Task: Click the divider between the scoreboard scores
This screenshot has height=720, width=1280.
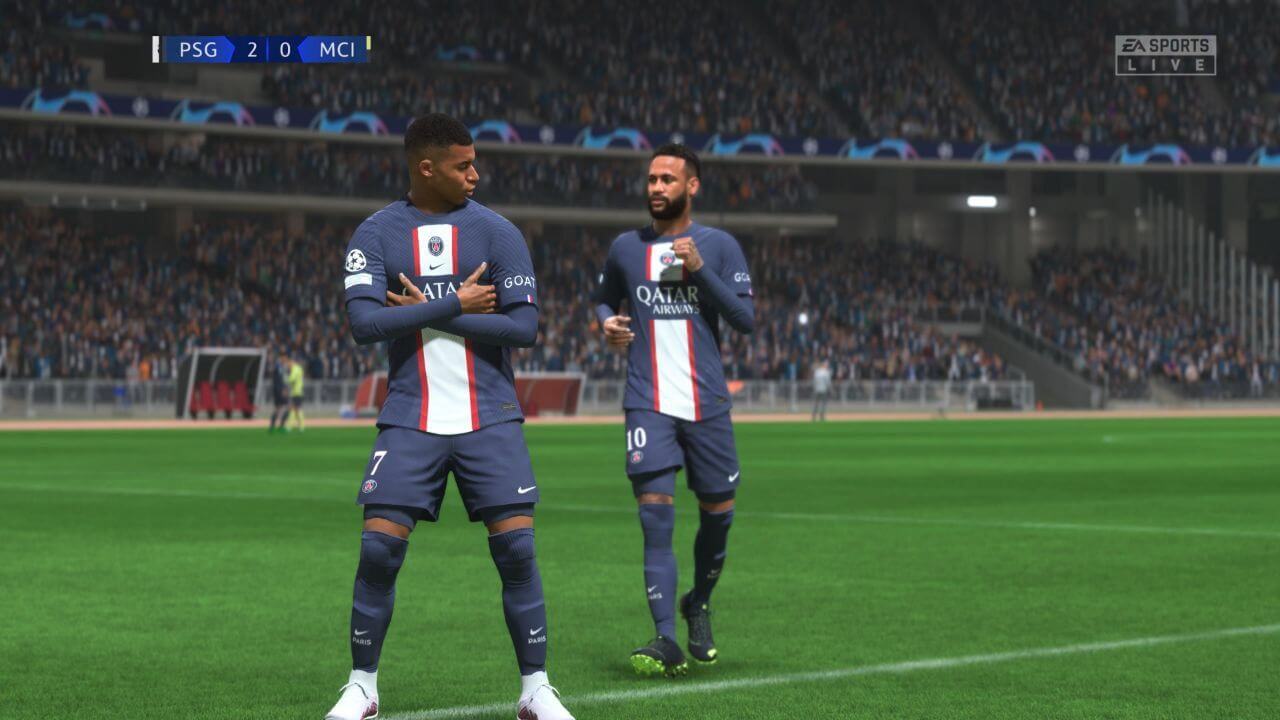Action: pyautogui.click(x=267, y=48)
